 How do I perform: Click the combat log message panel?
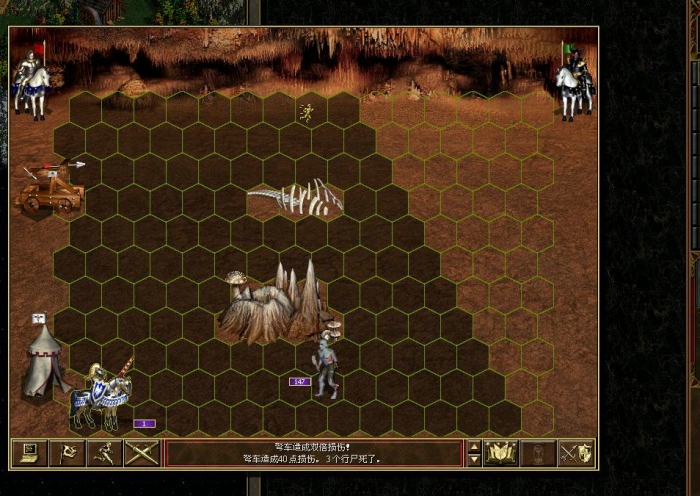tap(313, 453)
